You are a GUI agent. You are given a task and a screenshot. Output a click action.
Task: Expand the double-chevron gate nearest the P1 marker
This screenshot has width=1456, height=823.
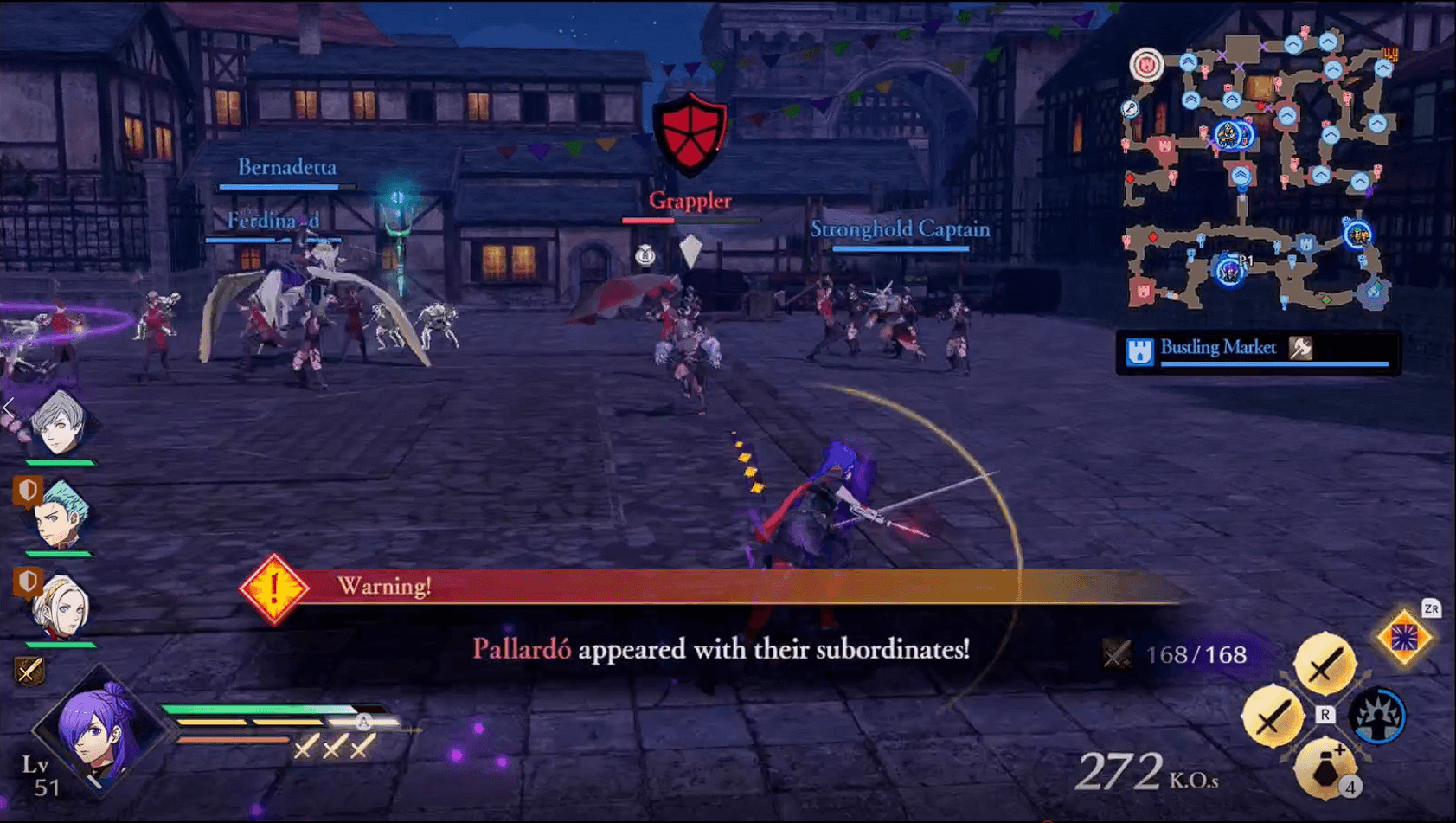click(1241, 177)
